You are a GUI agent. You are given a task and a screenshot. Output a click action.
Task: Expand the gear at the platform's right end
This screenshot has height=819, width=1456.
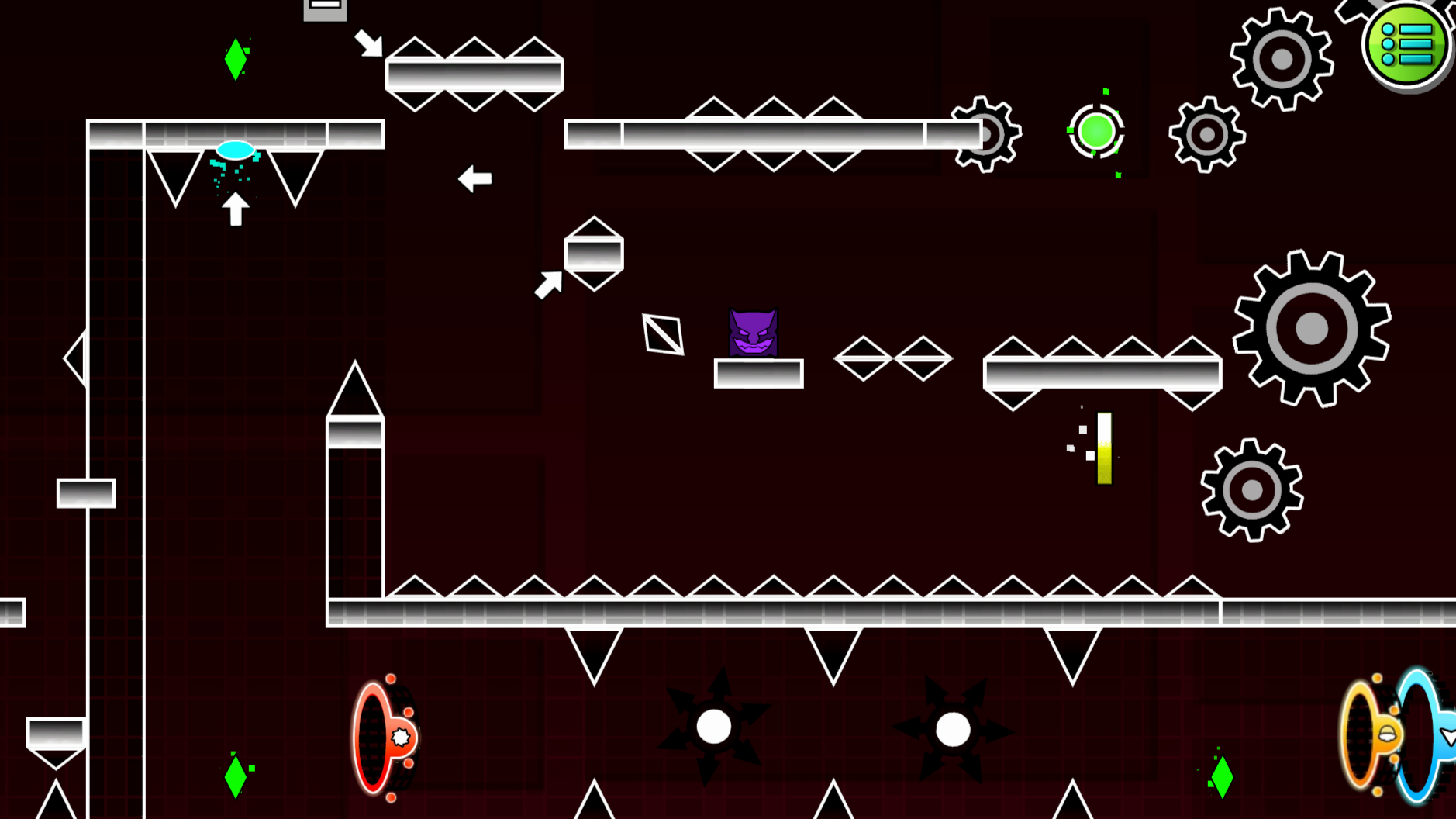click(x=986, y=133)
